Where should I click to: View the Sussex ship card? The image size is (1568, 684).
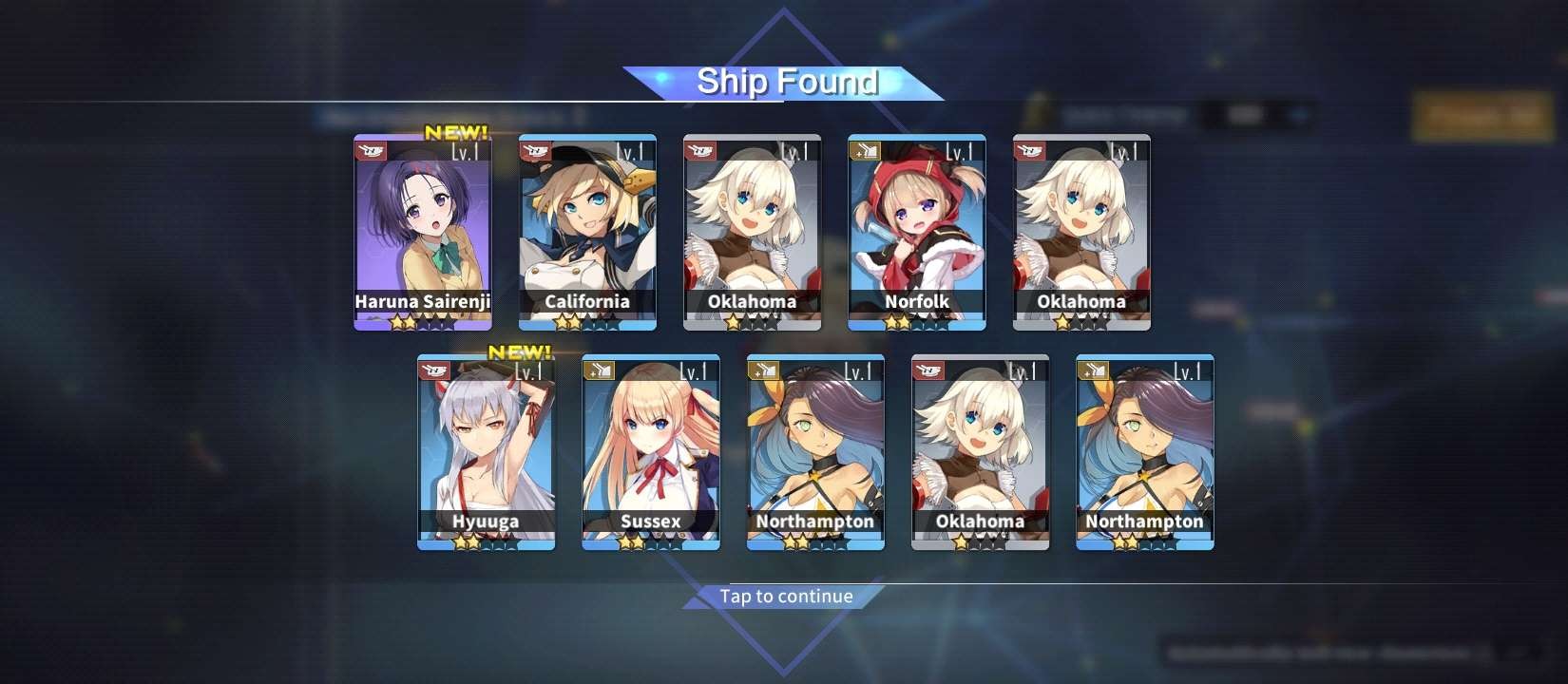651,453
